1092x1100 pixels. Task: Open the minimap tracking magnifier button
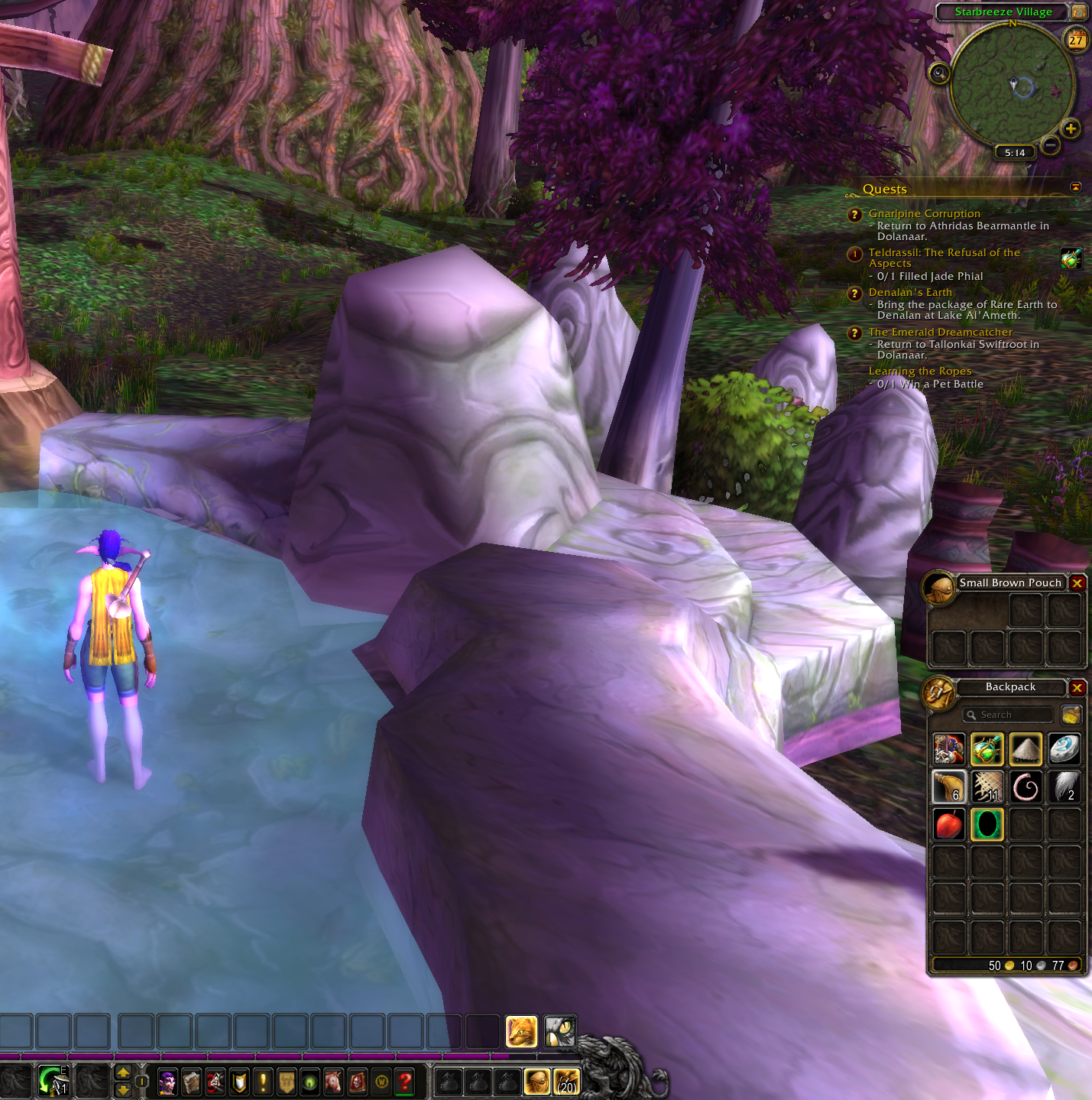coord(939,73)
